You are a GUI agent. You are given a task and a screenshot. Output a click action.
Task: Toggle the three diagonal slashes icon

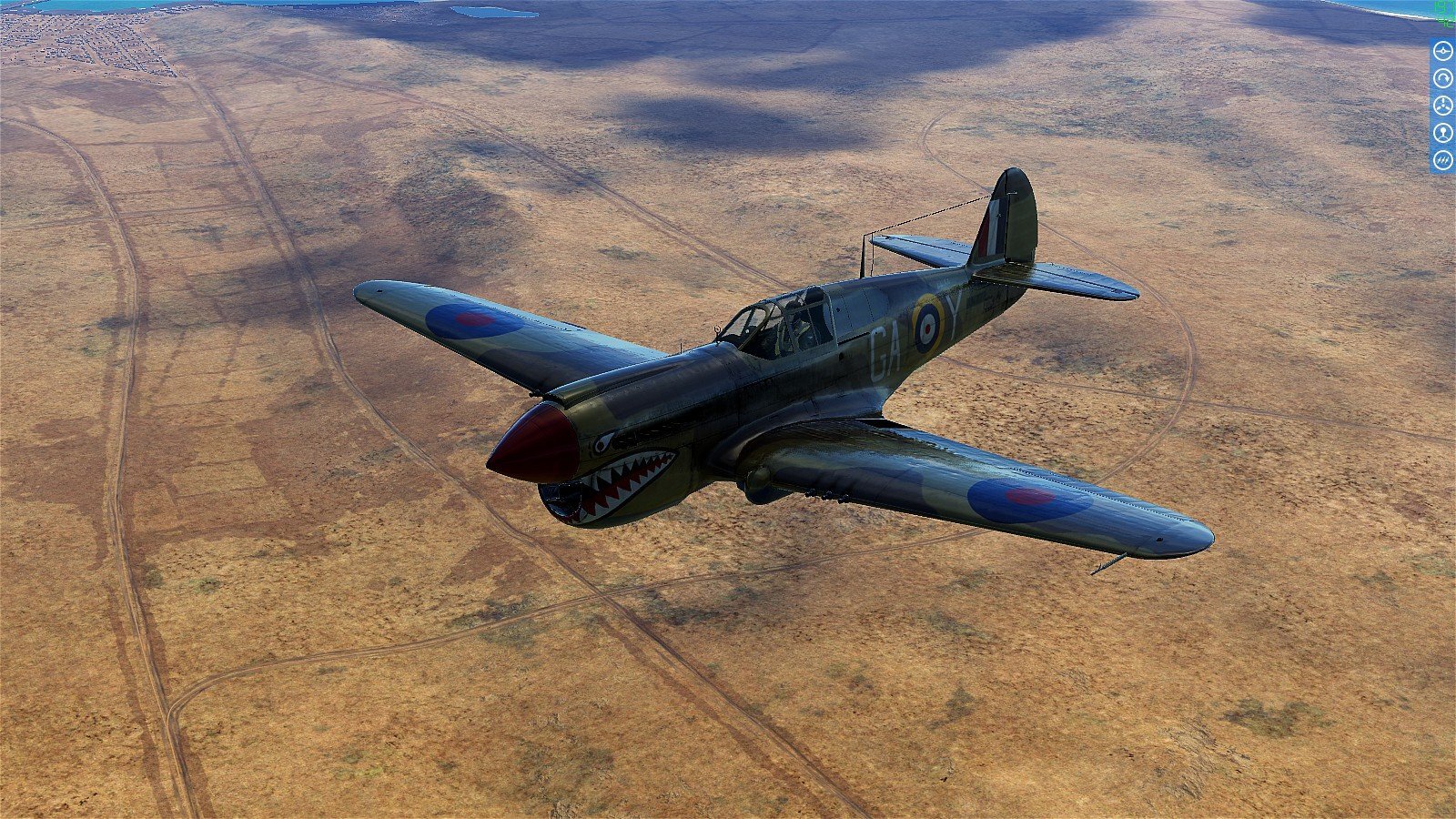click(x=1442, y=160)
